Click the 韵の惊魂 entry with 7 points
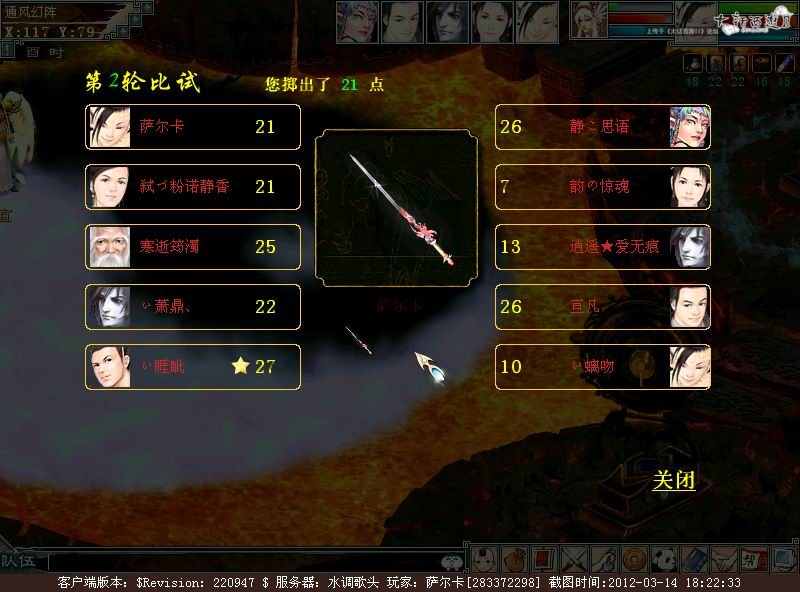This screenshot has width=800, height=592. pos(603,187)
